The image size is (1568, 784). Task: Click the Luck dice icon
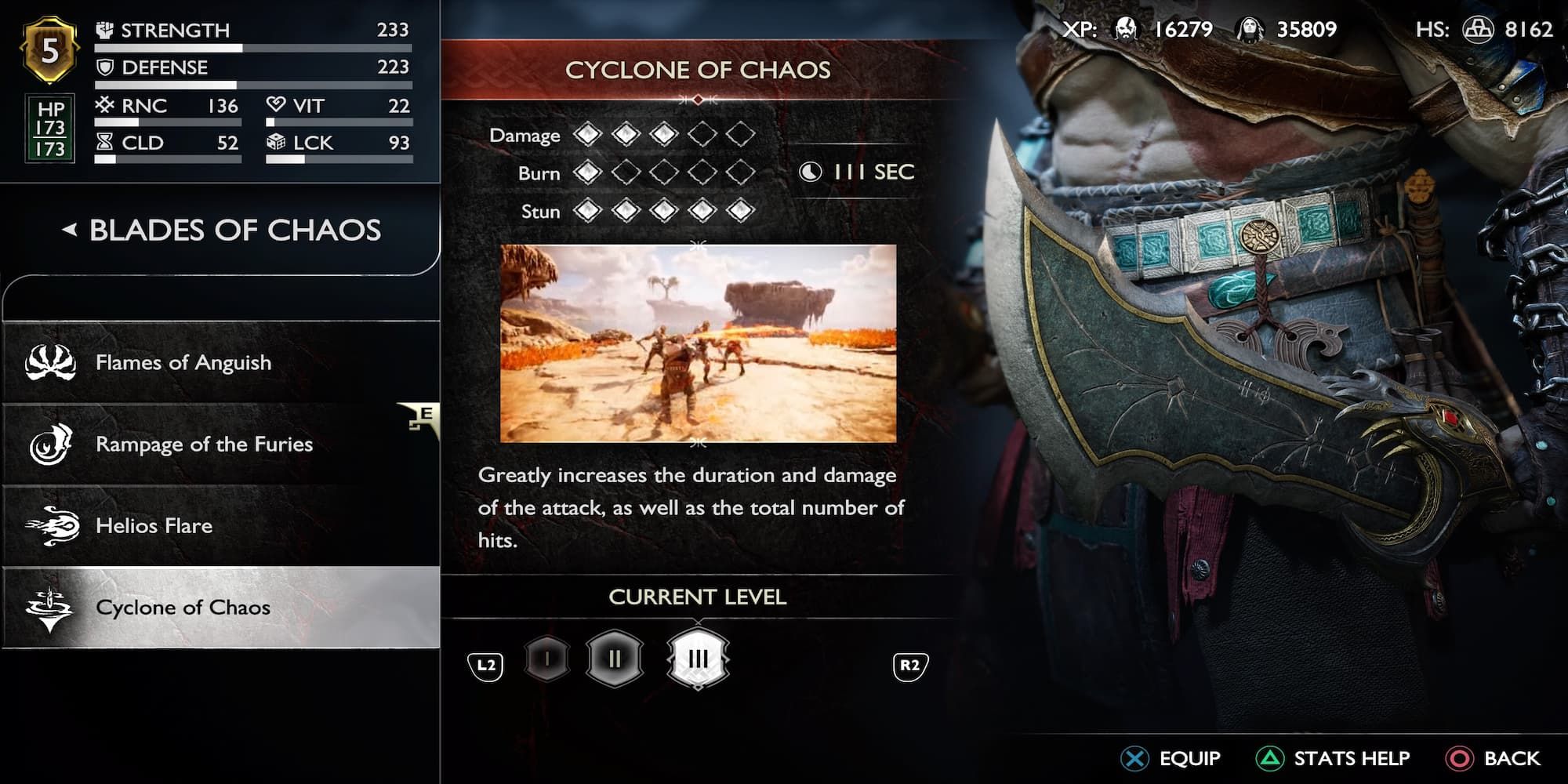[x=275, y=143]
